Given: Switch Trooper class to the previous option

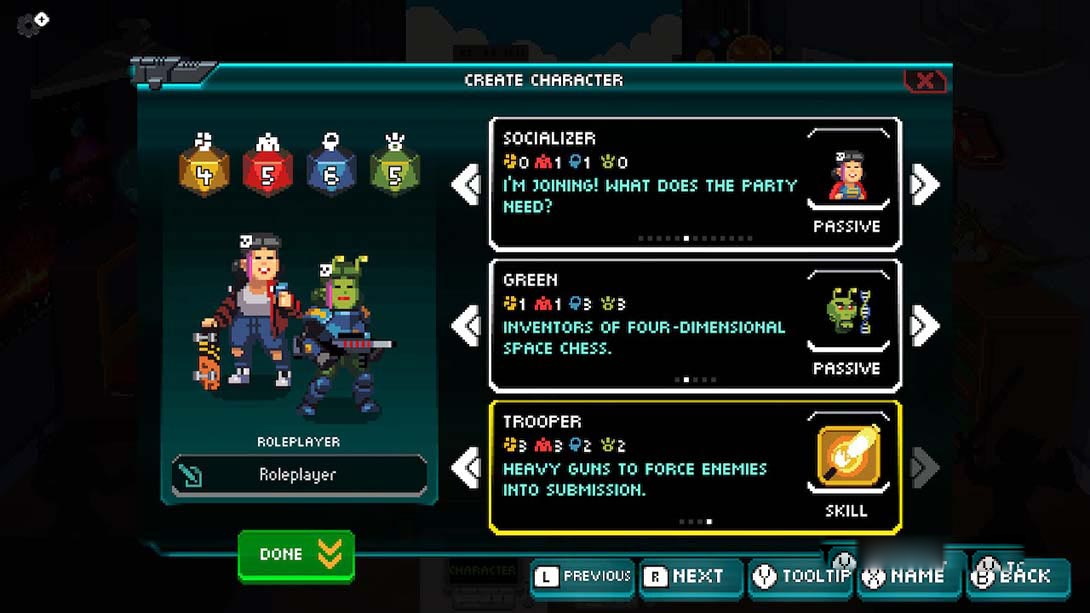Looking at the screenshot, I should tap(466, 468).
